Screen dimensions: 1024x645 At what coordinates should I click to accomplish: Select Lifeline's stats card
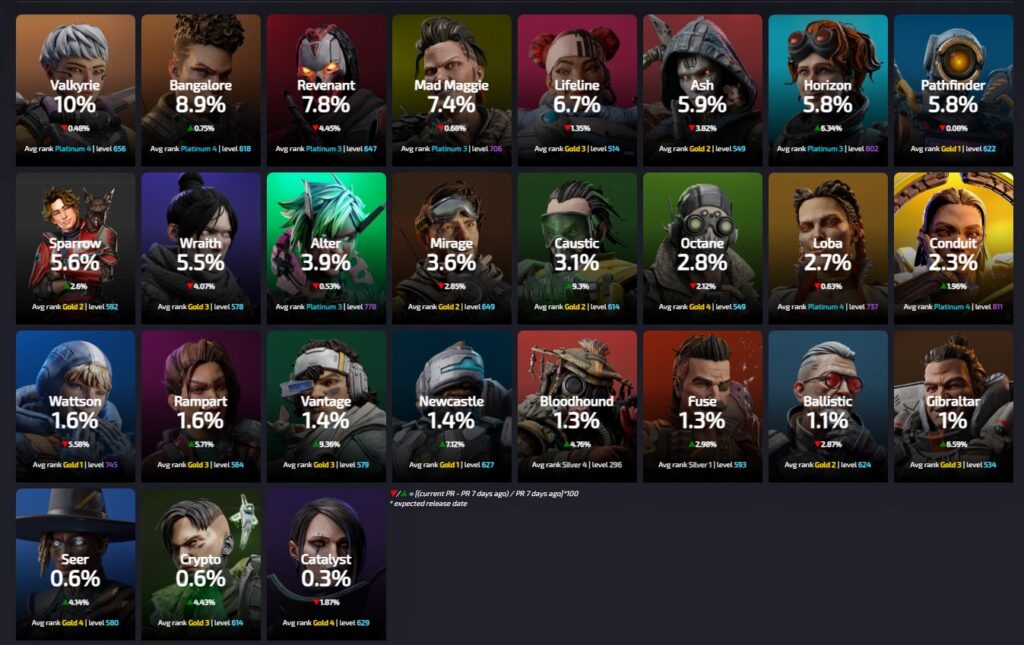click(x=577, y=90)
